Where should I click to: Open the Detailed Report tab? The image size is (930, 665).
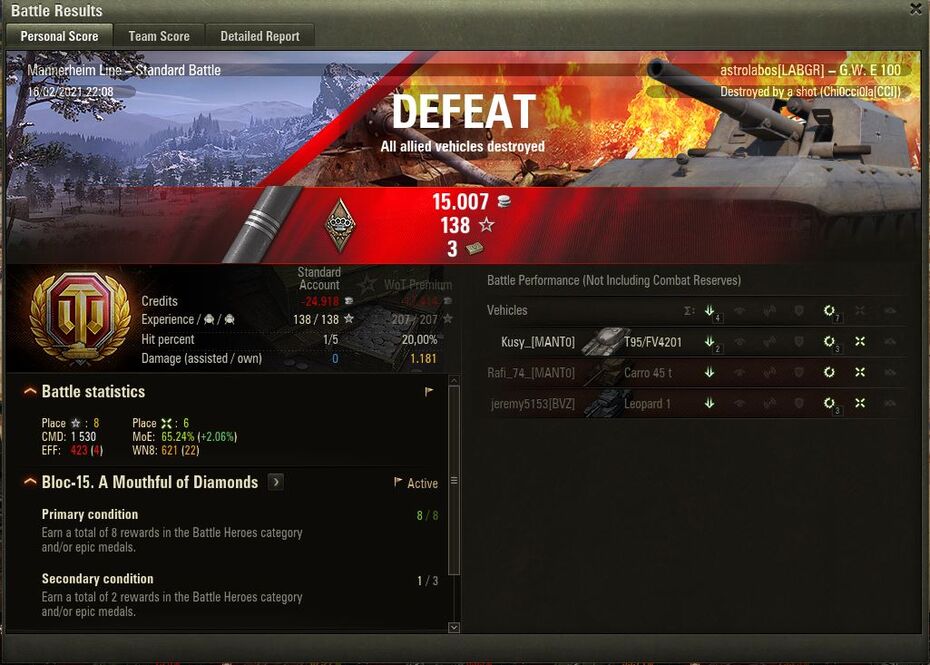pyautogui.click(x=260, y=36)
